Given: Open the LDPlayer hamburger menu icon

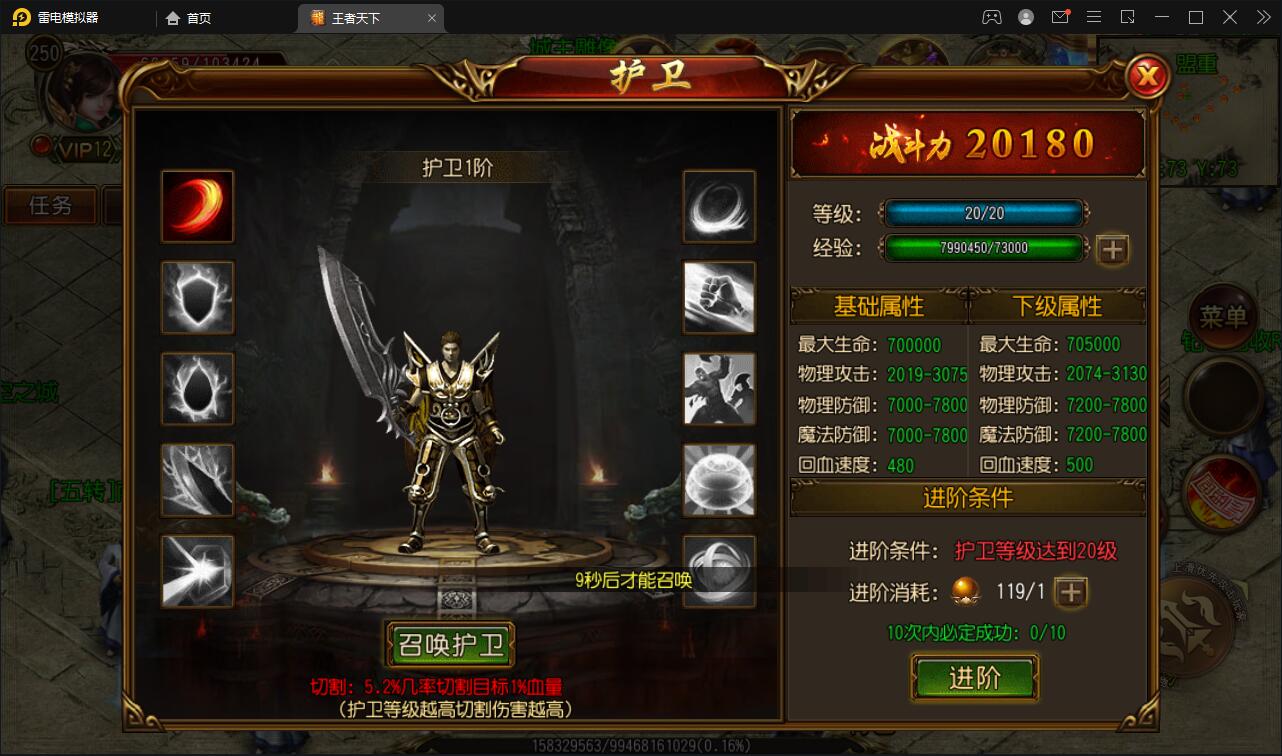Looking at the screenshot, I should (x=1095, y=16).
